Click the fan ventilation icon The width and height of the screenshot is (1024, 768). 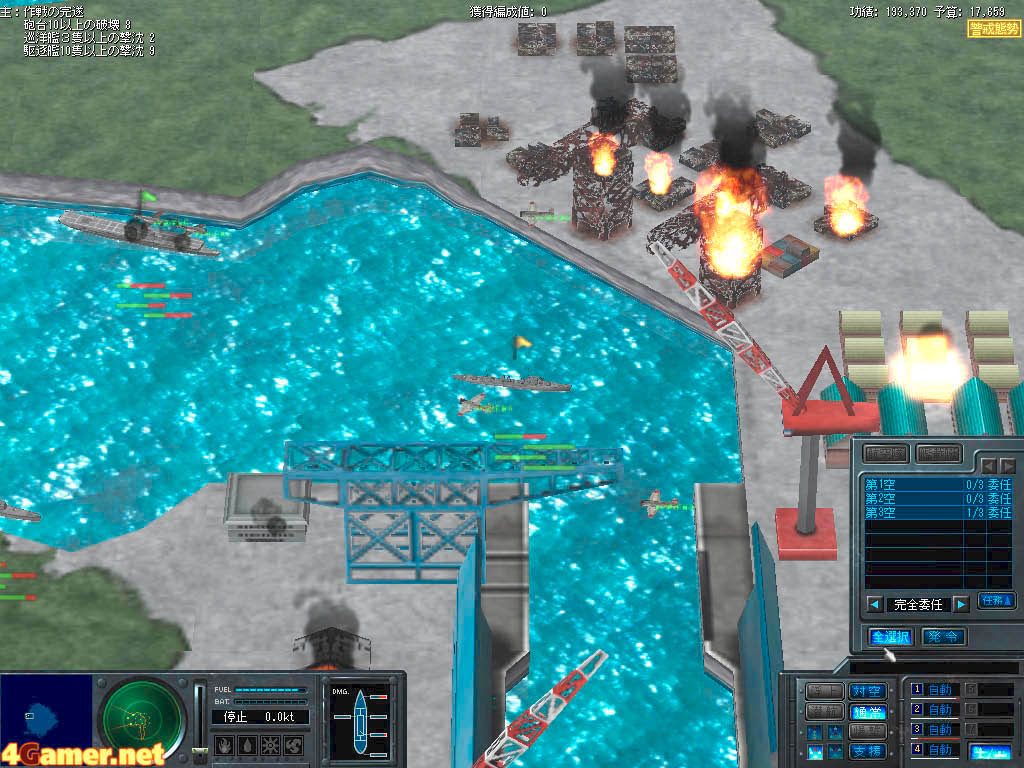click(294, 745)
